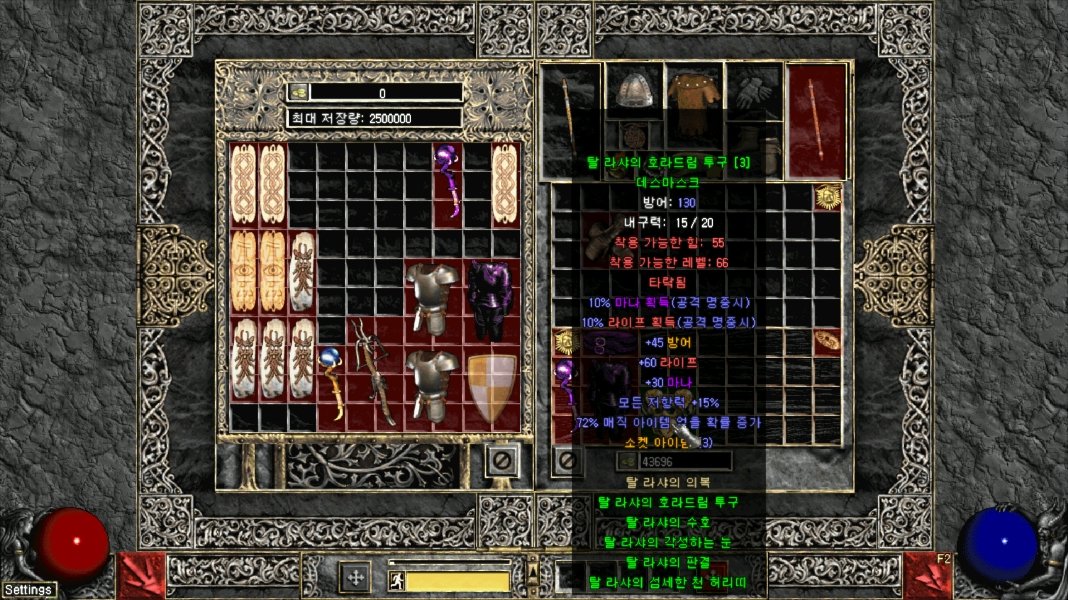Pick up the purple serpent wand in stash
The image size is (1068, 600).
447,180
